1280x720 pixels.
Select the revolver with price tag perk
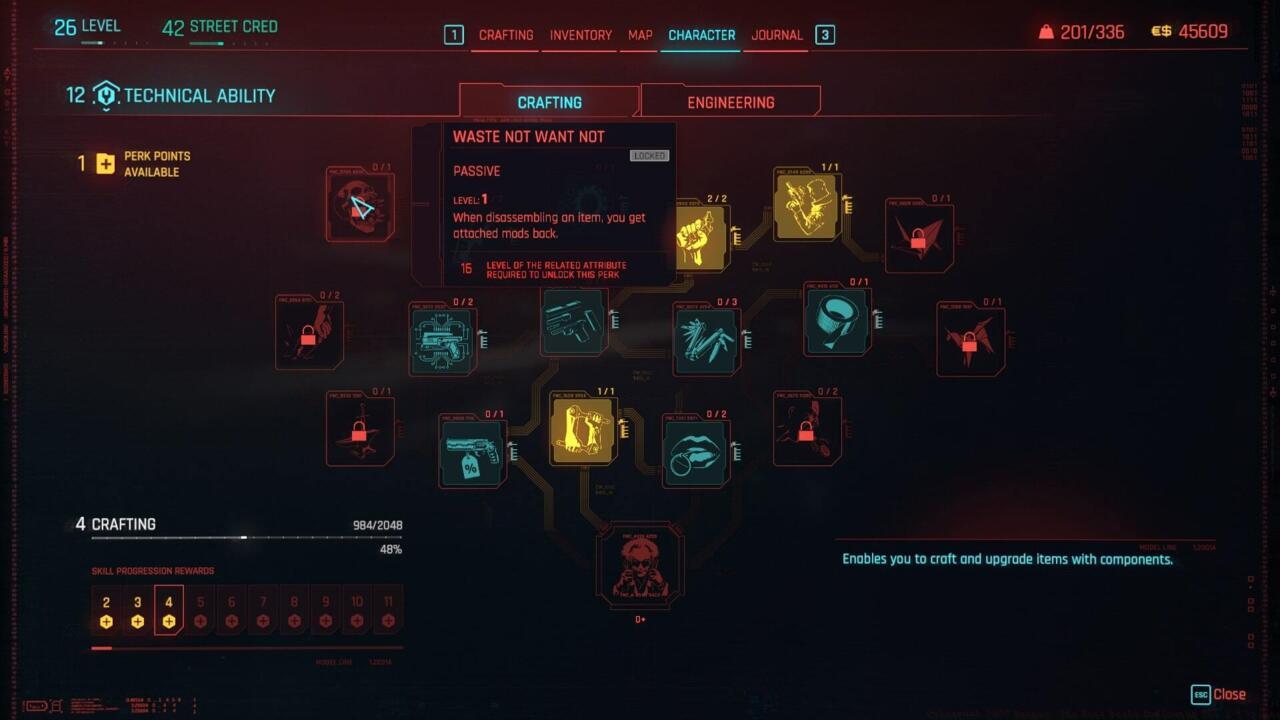[470, 453]
